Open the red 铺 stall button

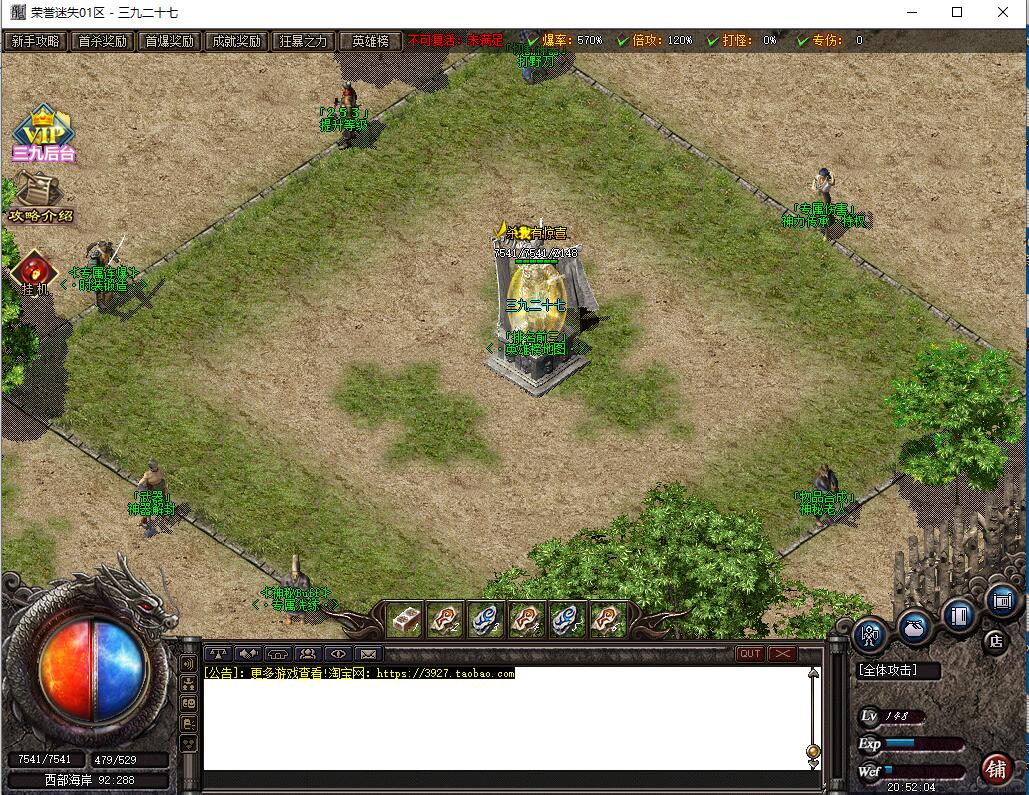996,768
